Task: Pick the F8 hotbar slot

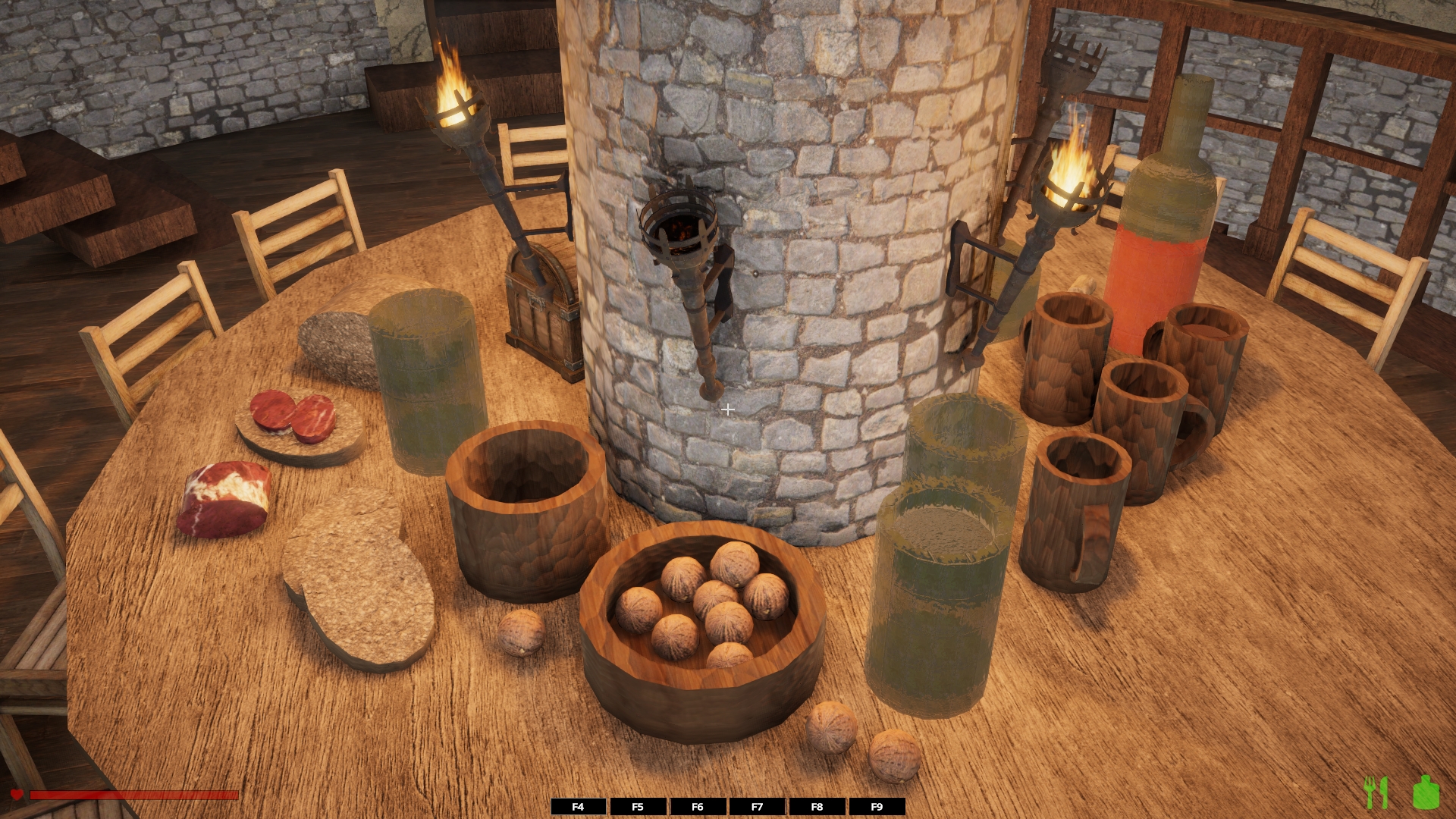Action: pyautogui.click(x=817, y=807)
